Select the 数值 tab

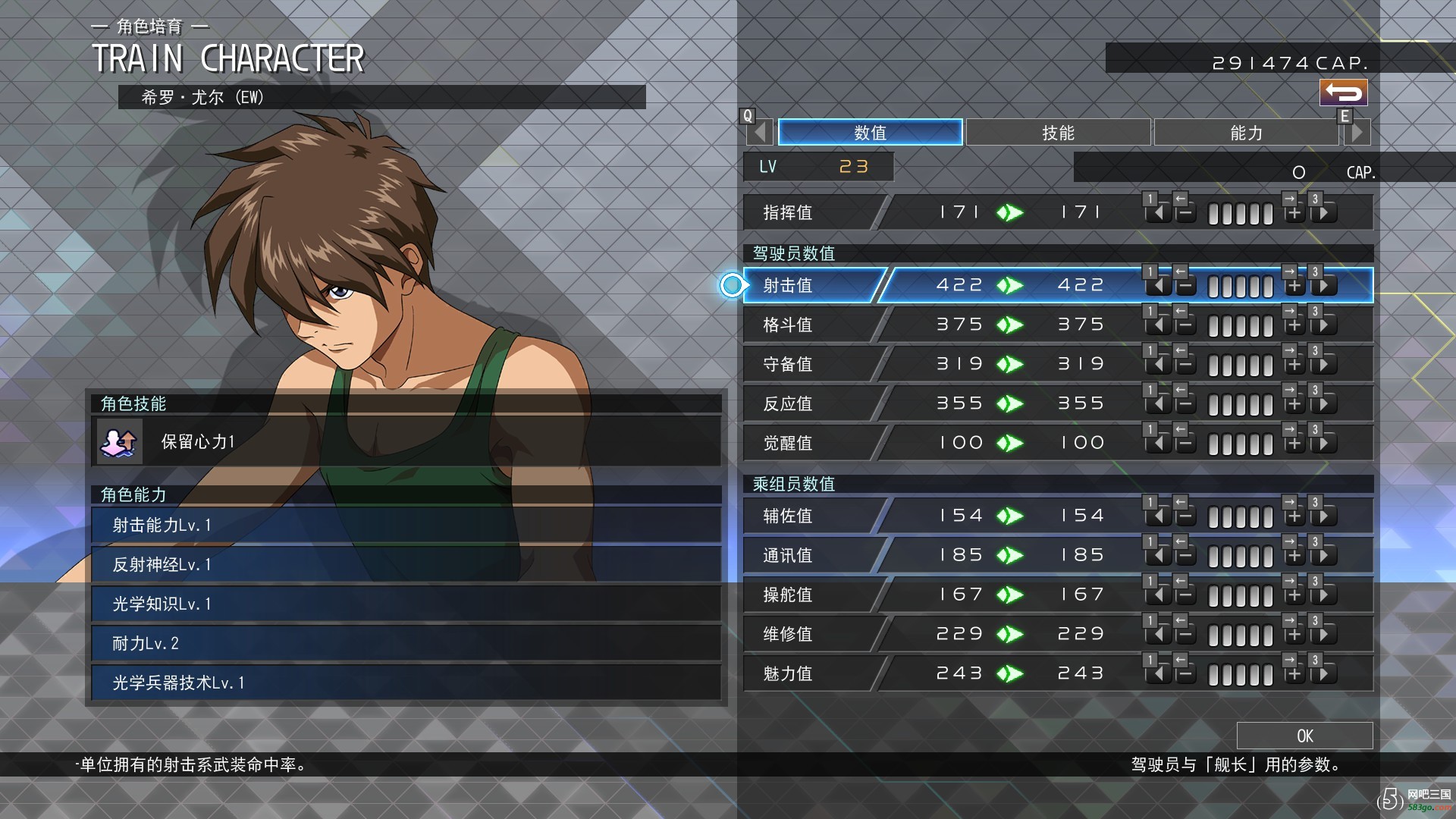coord(870,133)
